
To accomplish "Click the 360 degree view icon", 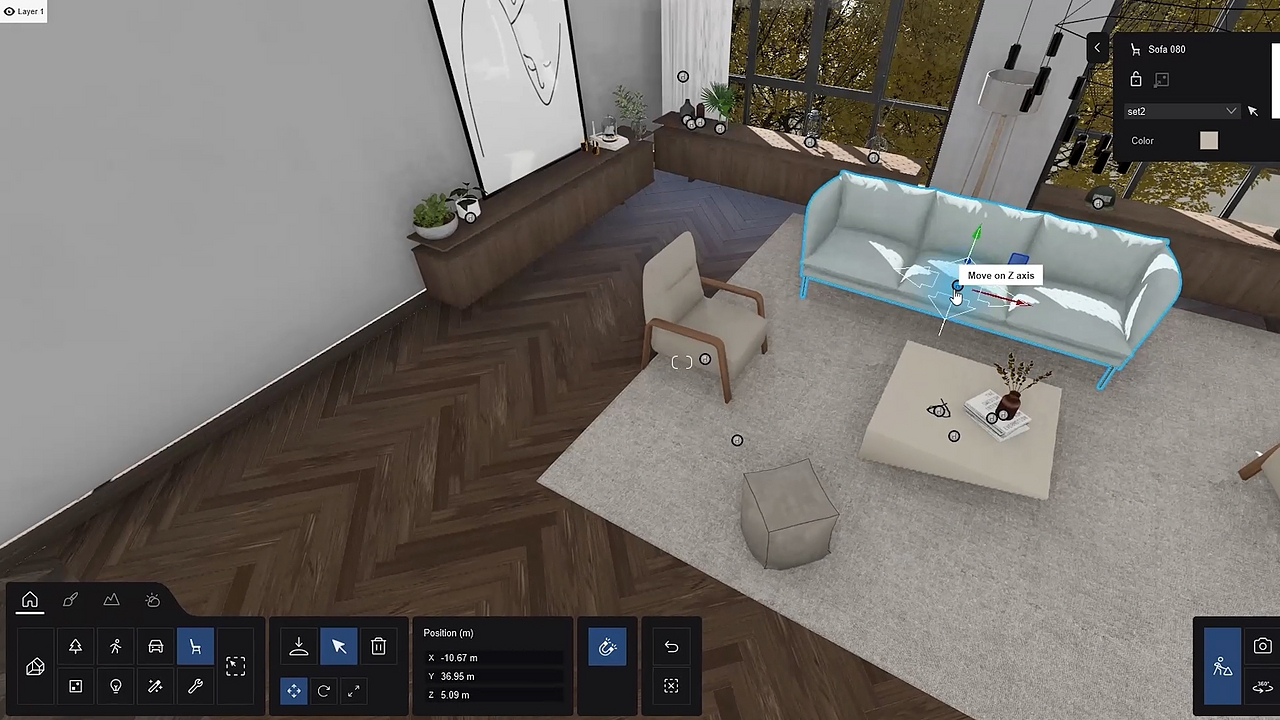I will point(1262,687).
